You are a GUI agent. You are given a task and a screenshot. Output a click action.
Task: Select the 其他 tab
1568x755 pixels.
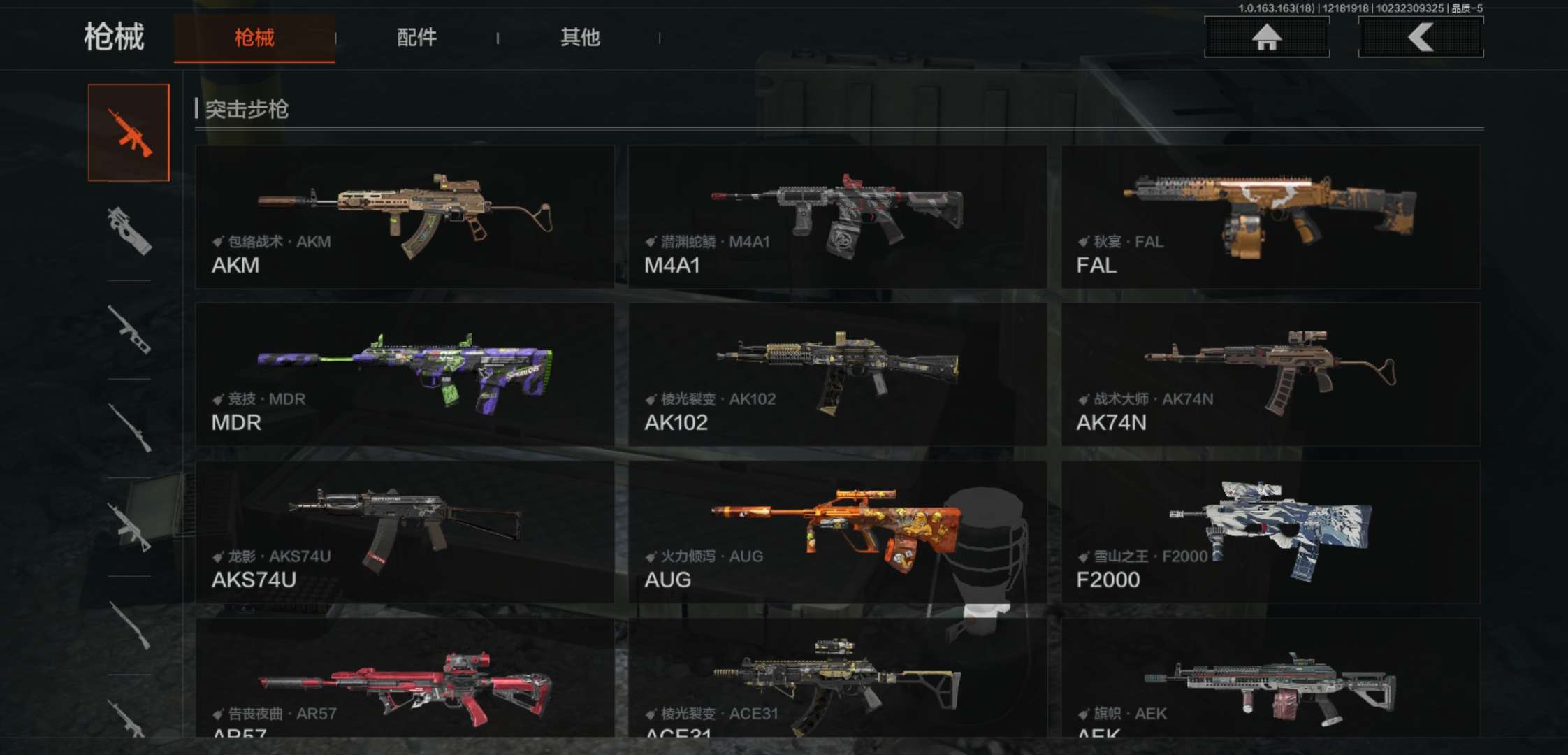(x=580, y=38)
